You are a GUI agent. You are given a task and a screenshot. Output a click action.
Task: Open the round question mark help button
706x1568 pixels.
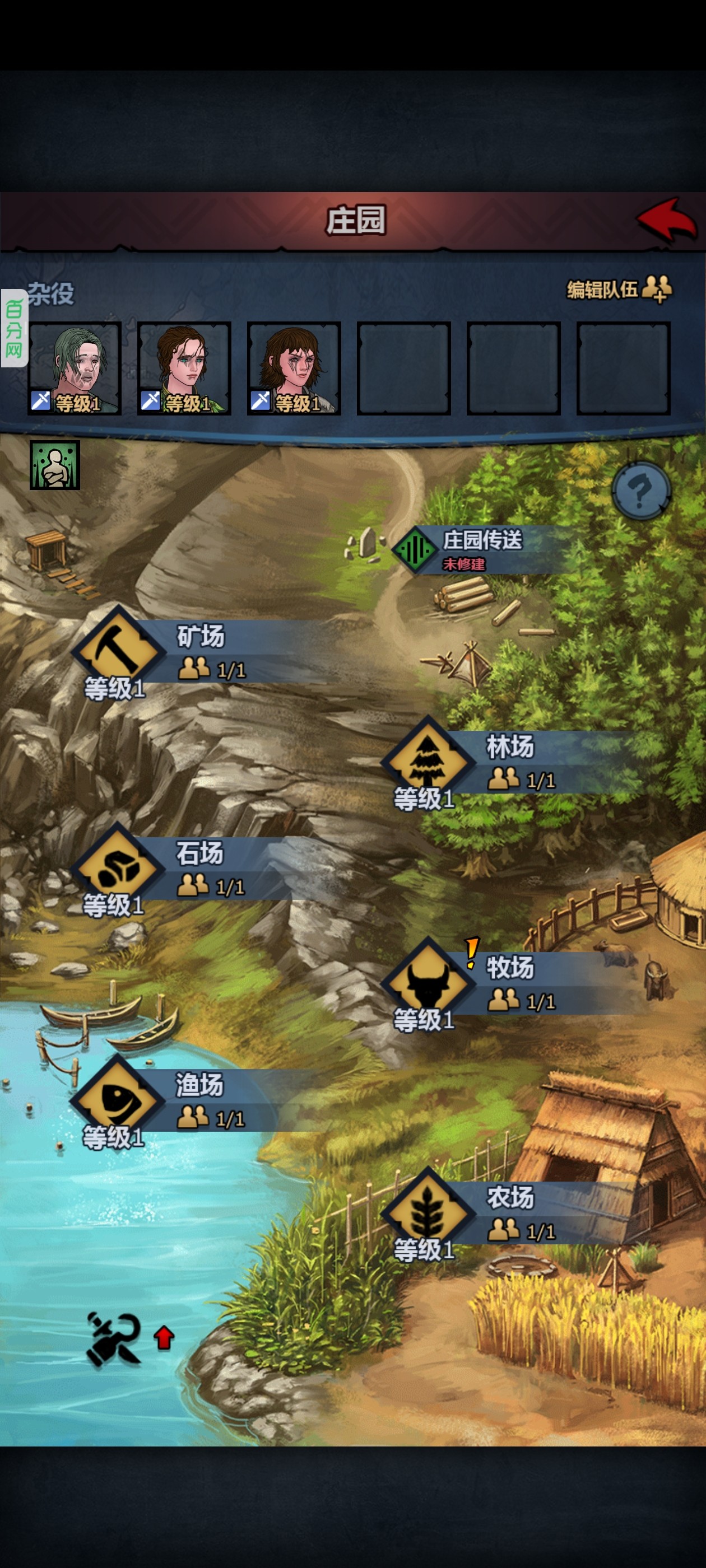click(x=640, y=490)
